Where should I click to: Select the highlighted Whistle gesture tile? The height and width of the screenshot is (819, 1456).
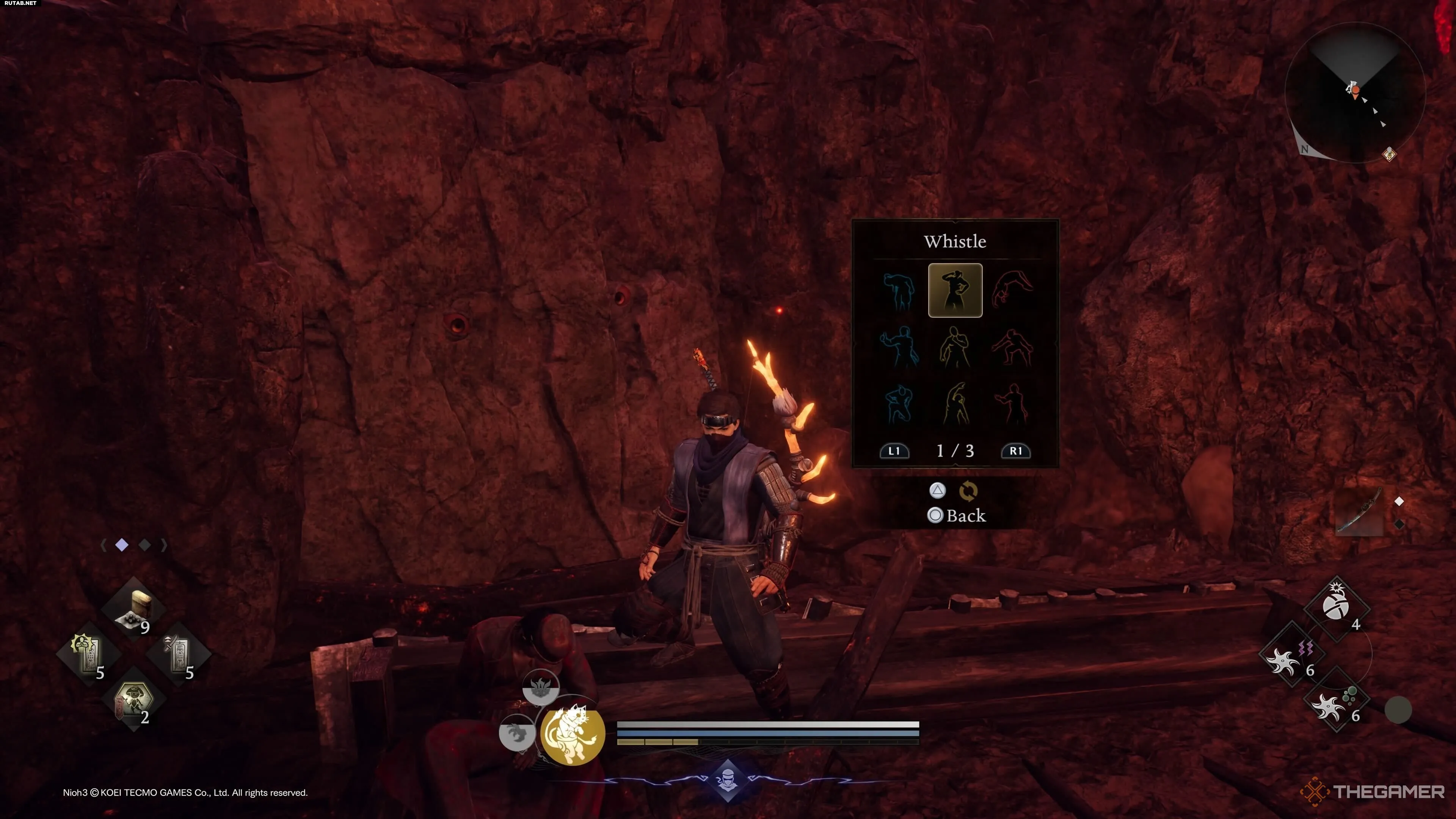pyautogui.click(x=955, y=290)
